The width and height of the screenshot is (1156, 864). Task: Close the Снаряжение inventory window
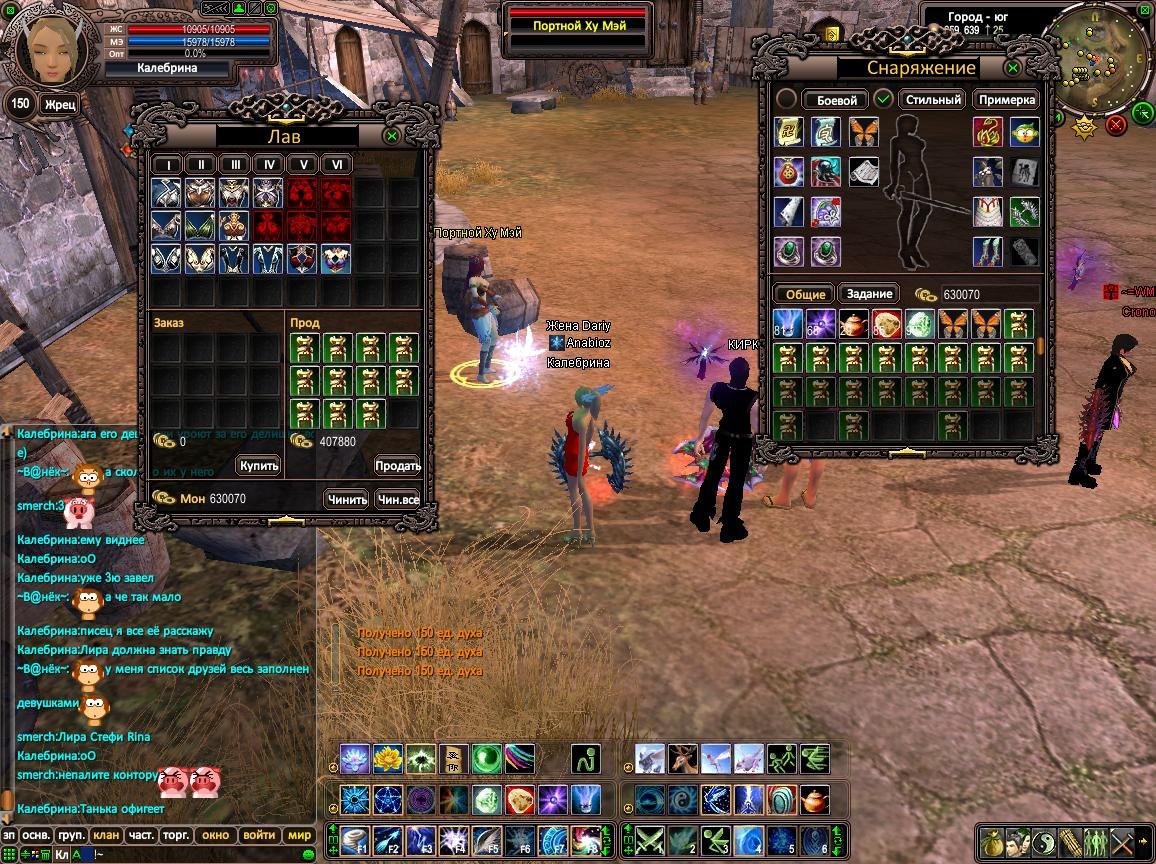(x=1013, y=68)
